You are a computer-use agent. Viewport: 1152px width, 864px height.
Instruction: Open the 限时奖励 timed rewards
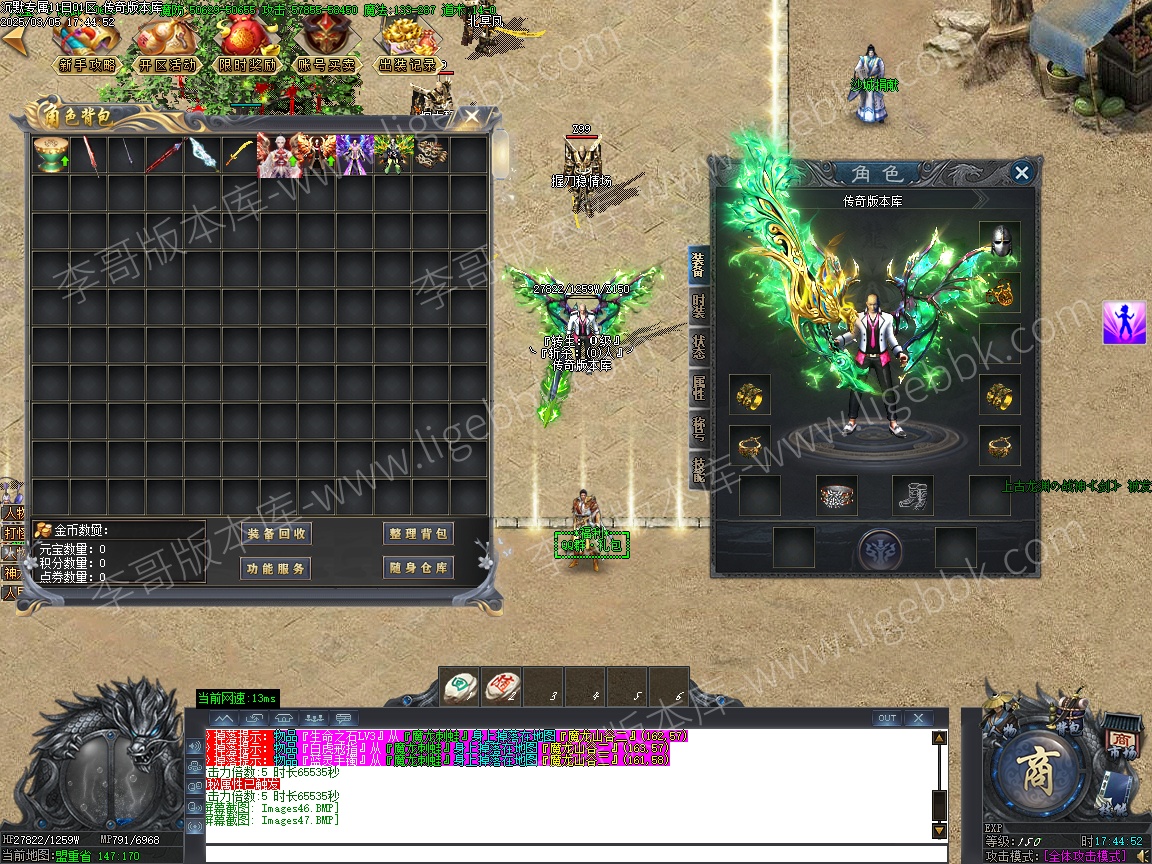click(x=248, y=64)
